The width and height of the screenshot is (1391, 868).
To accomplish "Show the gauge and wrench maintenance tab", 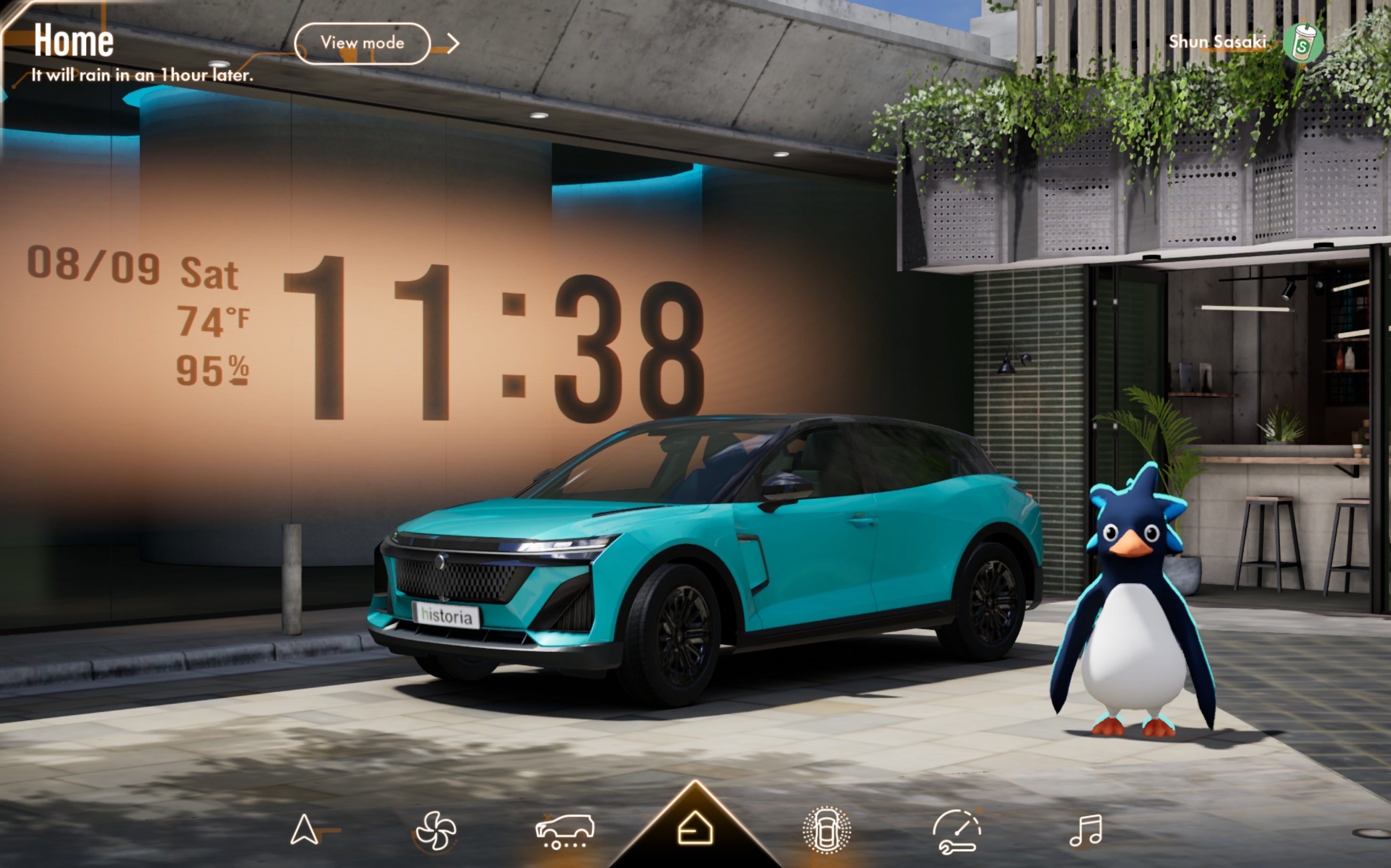I will pos(956,831).
